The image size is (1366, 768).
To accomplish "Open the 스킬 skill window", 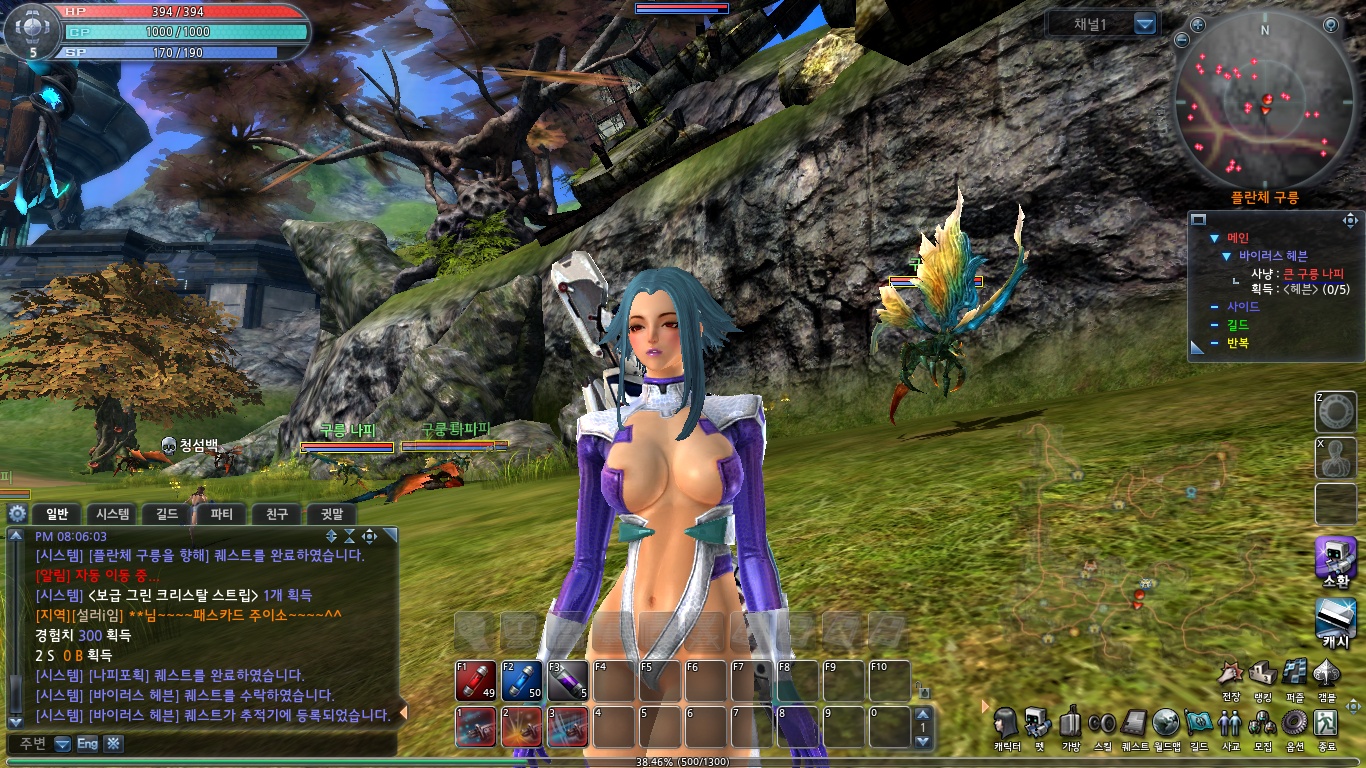I will click(x=1102, y=723).
